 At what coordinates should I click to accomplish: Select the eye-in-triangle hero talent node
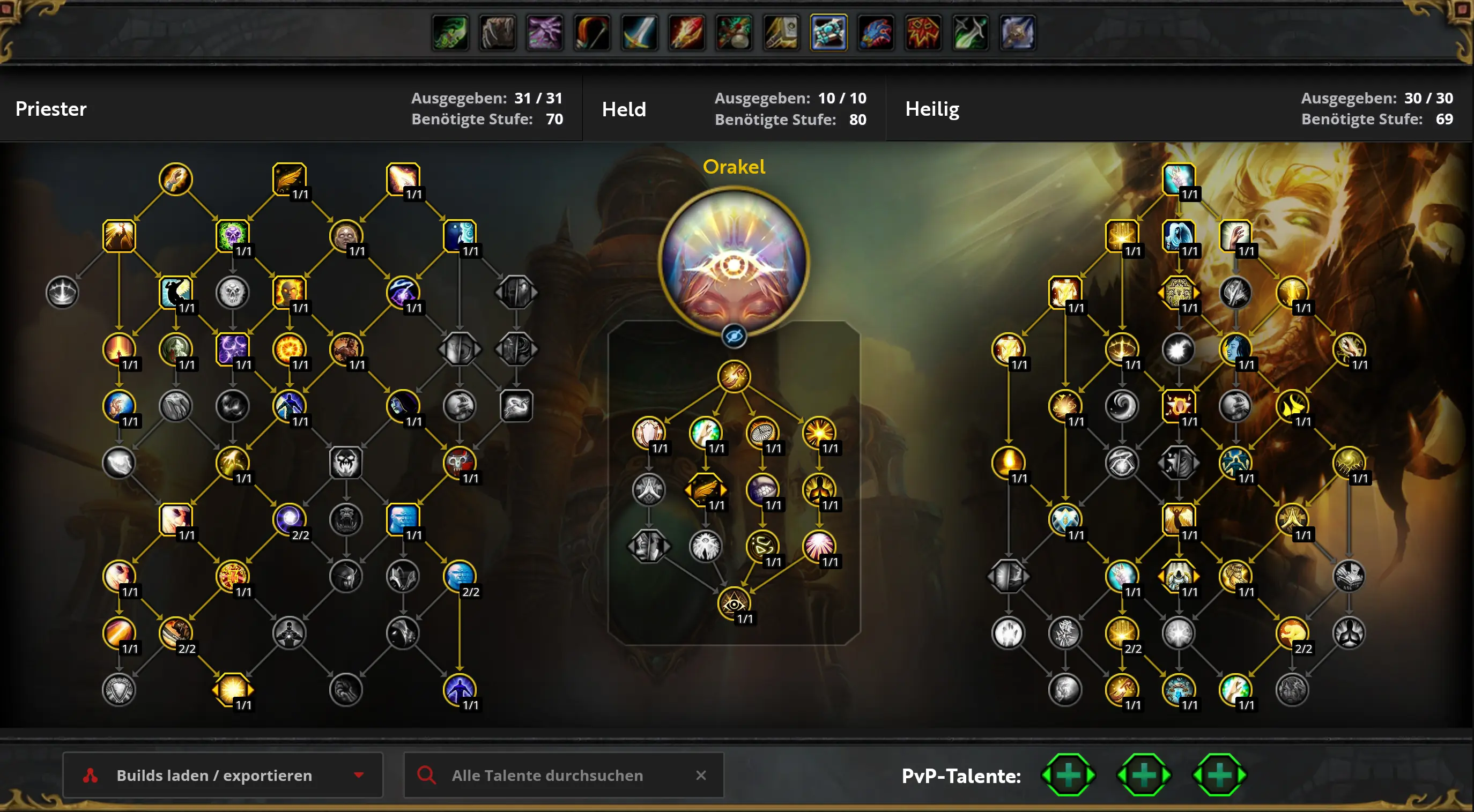click(x=734, y=603)
